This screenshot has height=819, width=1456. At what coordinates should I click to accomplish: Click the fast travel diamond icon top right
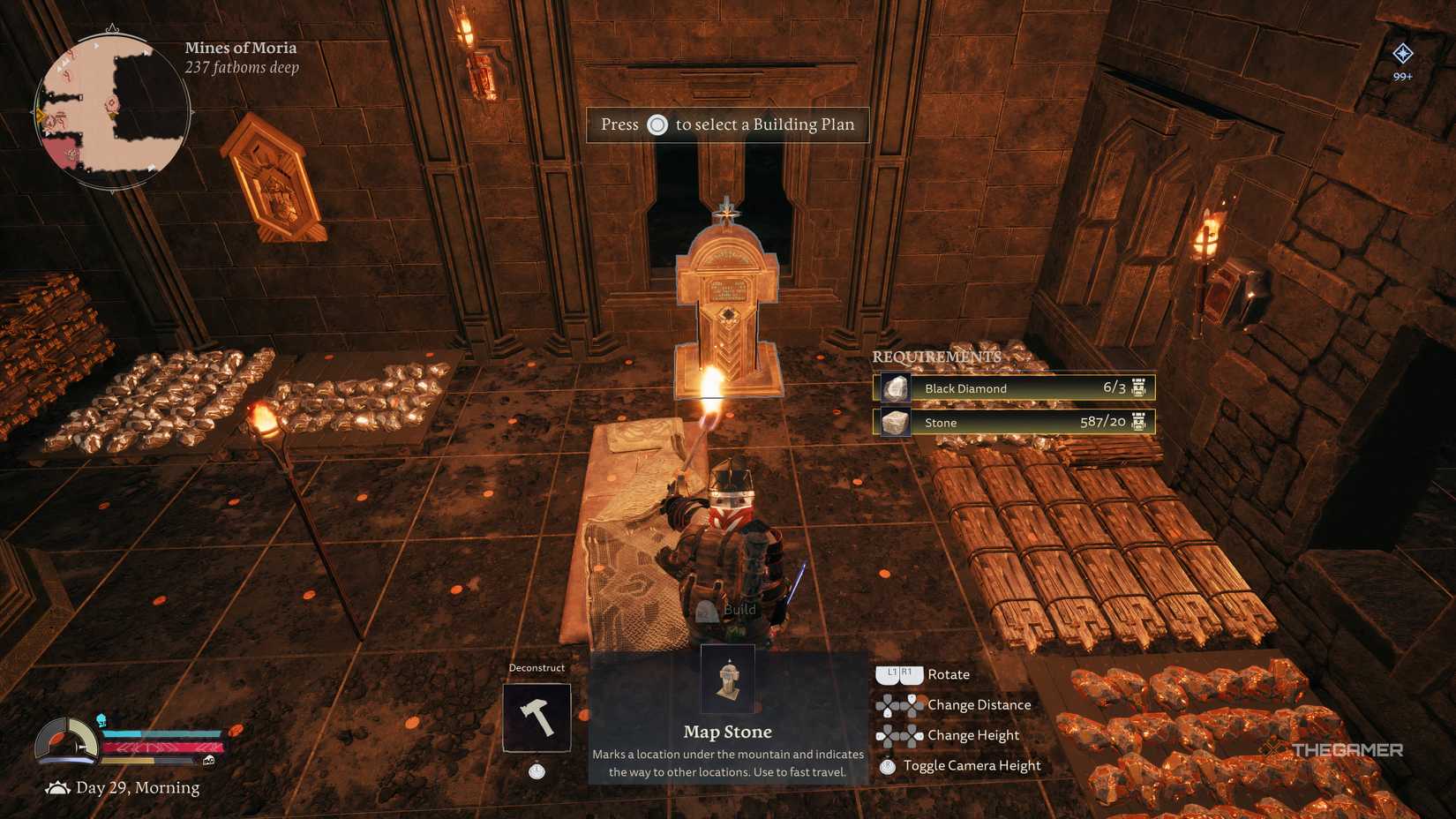point(1401,53)
